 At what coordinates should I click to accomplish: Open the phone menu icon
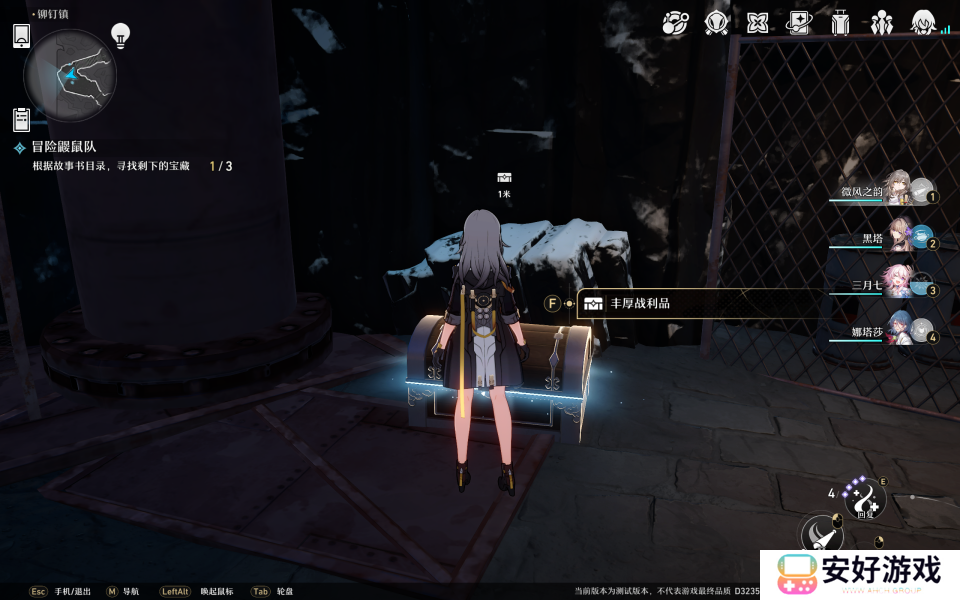(x=22, y=36)
